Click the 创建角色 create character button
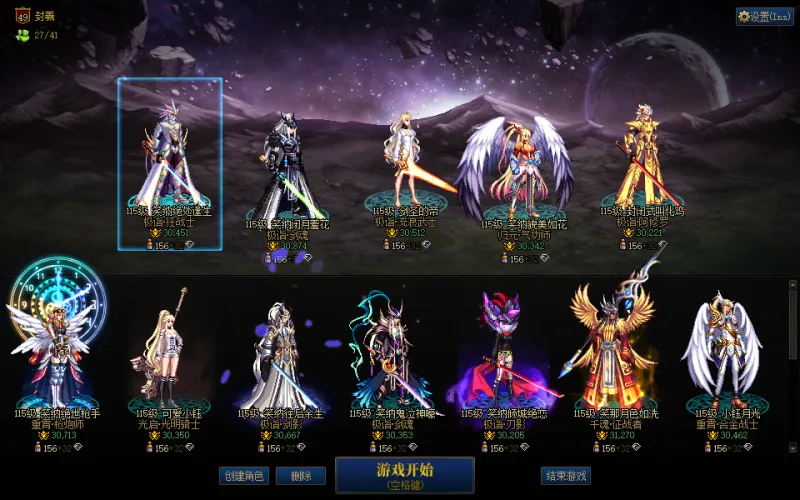The width and height of the screenshot is (800, 500). pyautogui.click(x=244, y=476)
